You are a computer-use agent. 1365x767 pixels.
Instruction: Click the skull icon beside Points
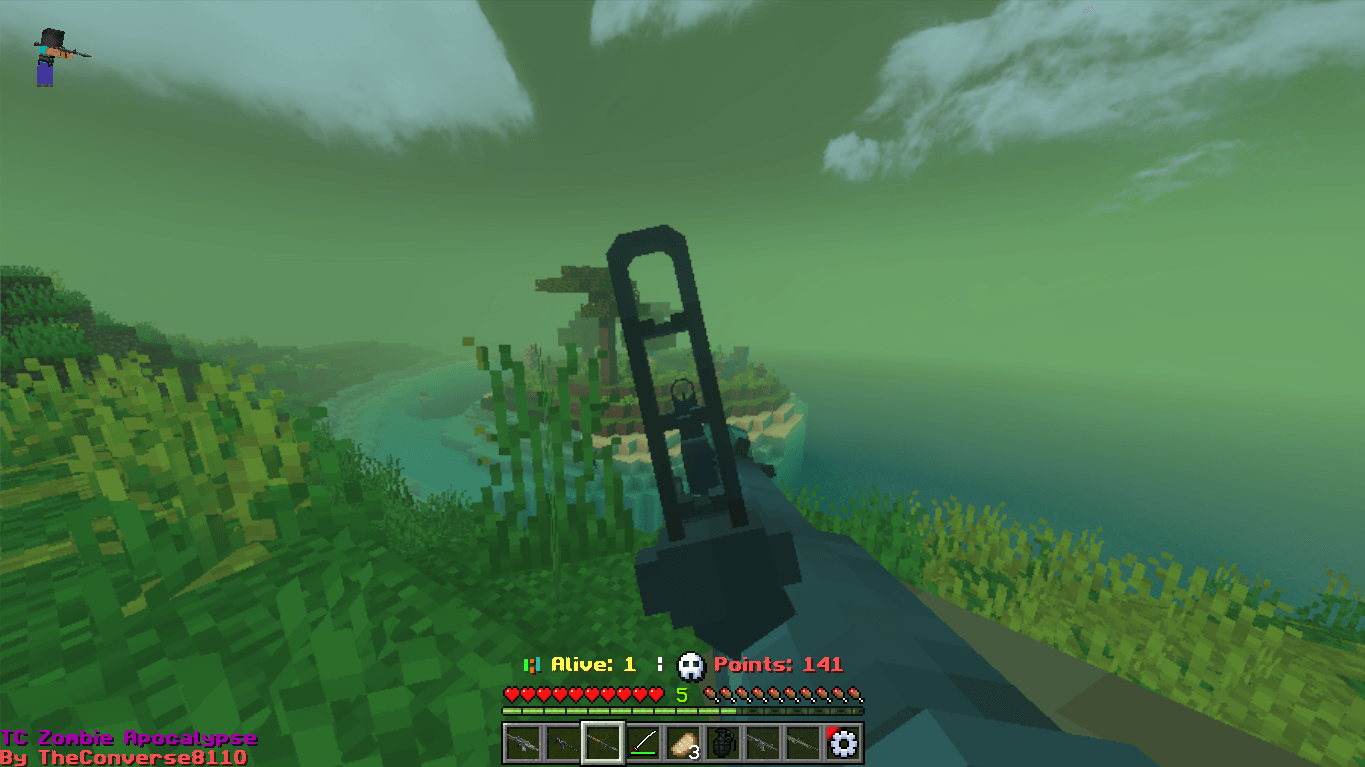click(x=691, y=665)
